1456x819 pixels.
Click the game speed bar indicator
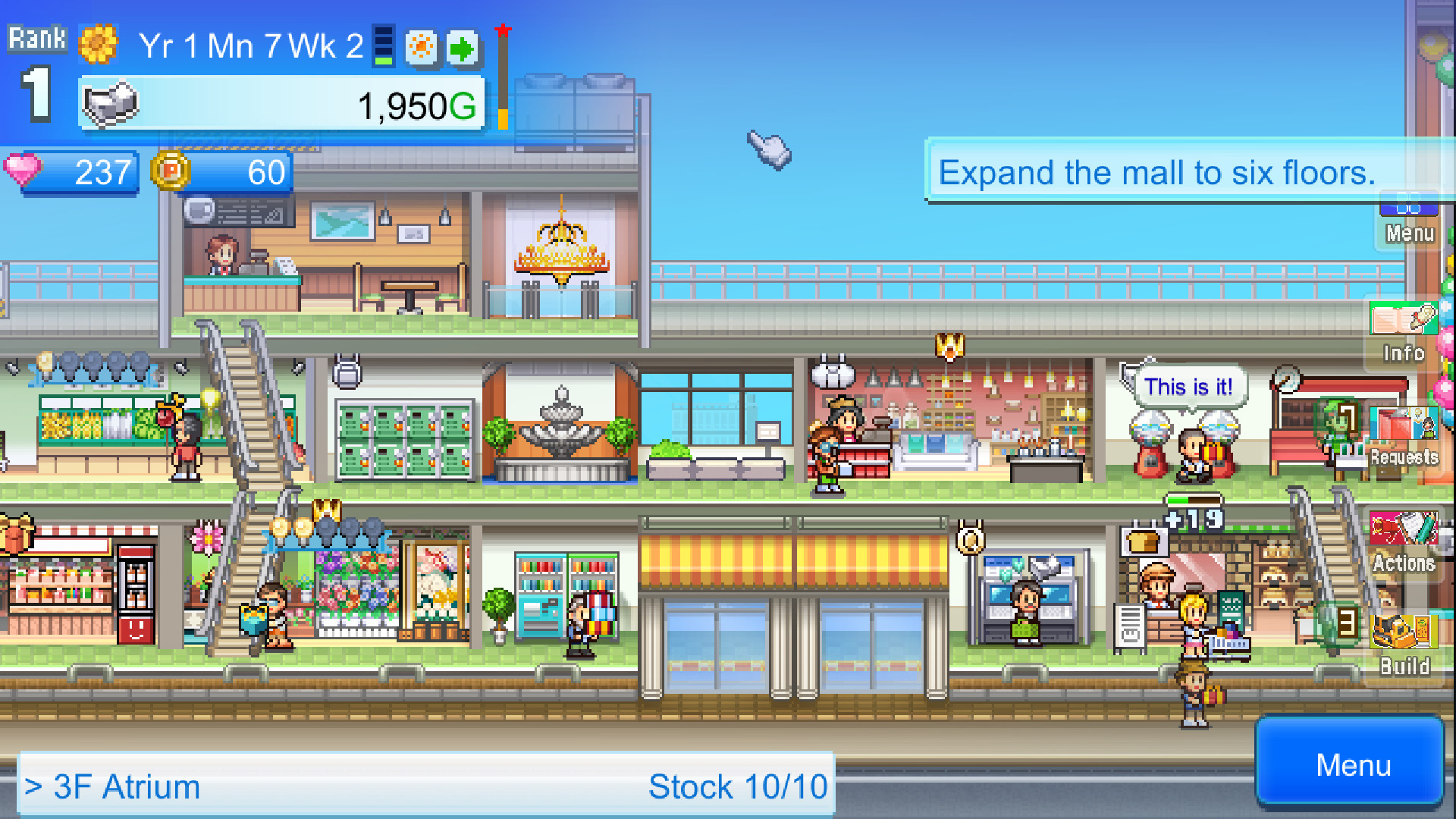pyautogui.click(x=382, y=45)
